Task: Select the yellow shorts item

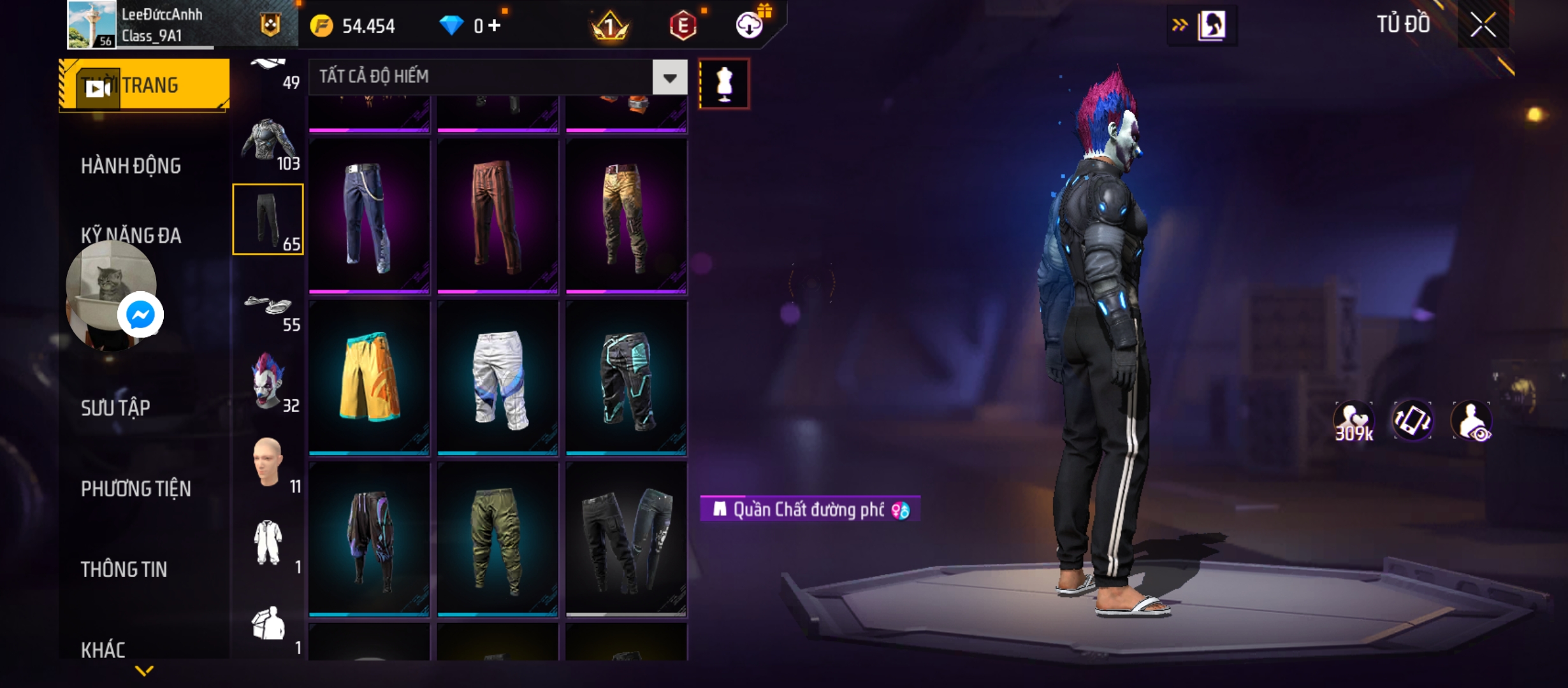Action: click(x=369, y=377)
